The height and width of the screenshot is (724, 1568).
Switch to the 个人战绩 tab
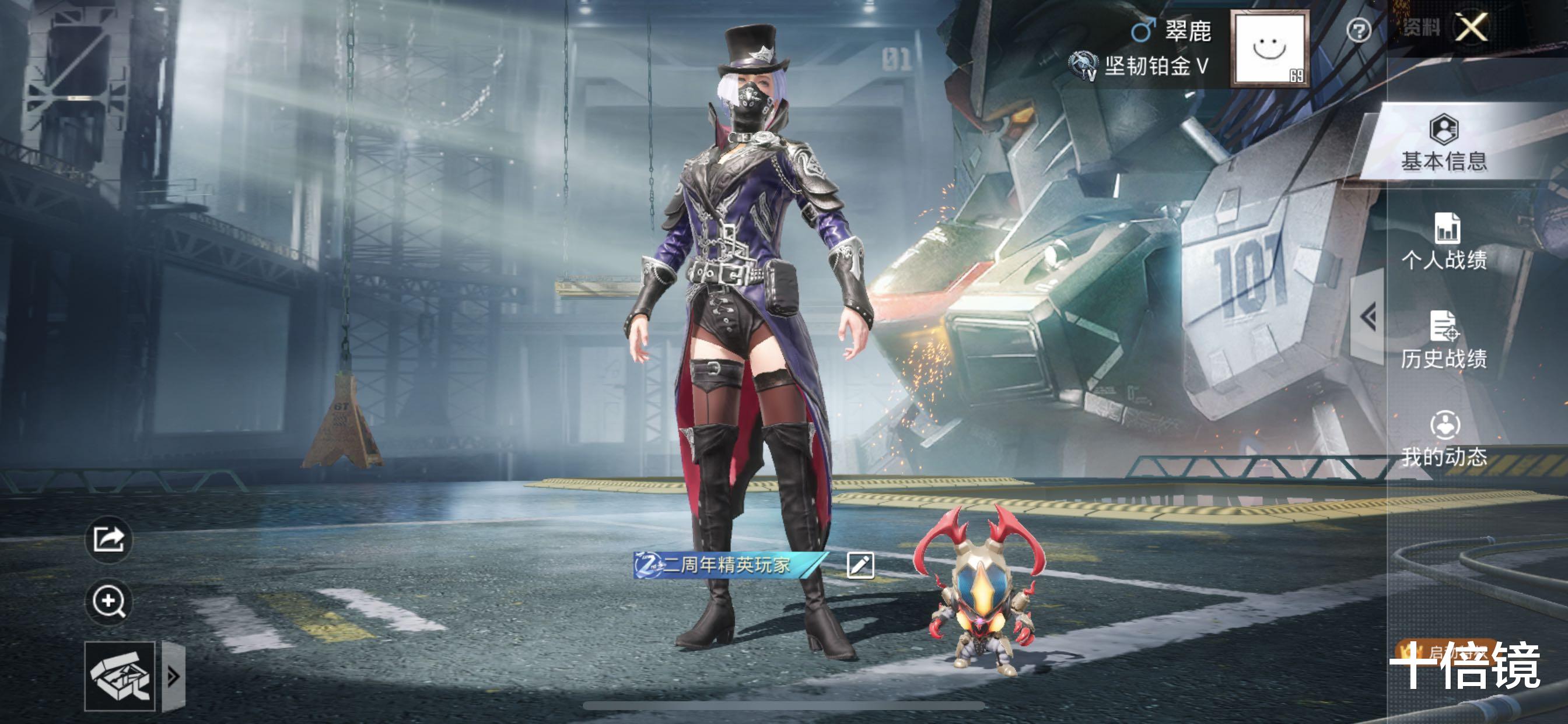tap(1444, 242)
